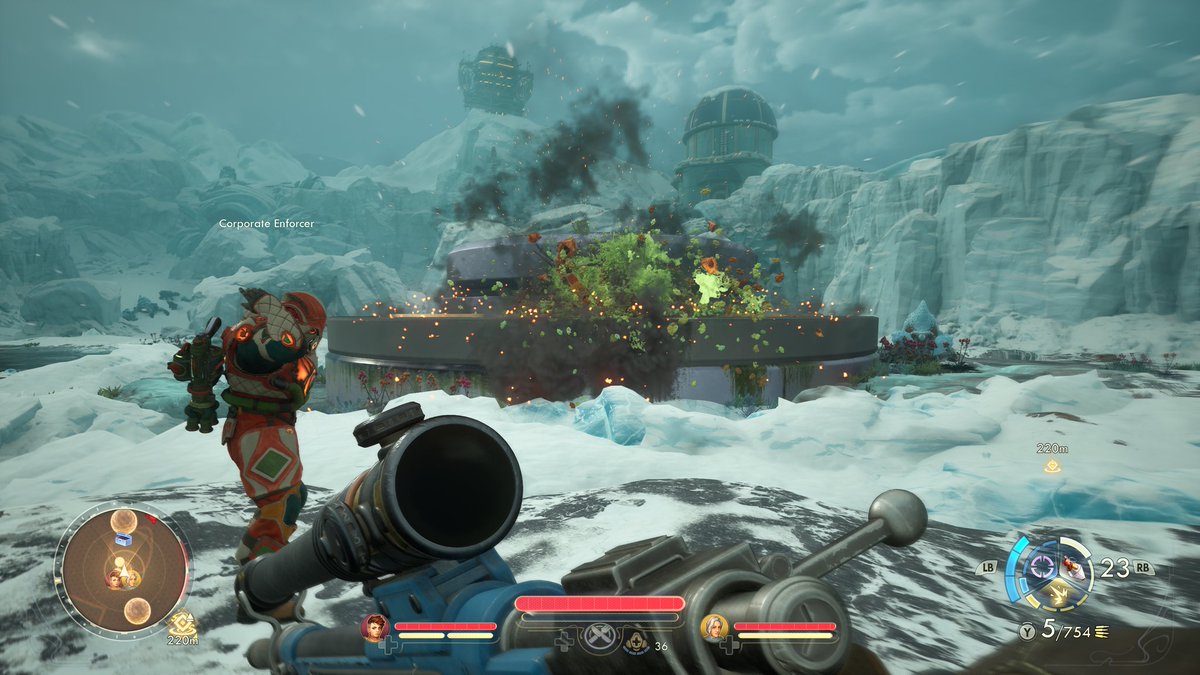Select the red-haired companion portrait
Screen dimensions: 1200x675
click(x=375, y=627)
